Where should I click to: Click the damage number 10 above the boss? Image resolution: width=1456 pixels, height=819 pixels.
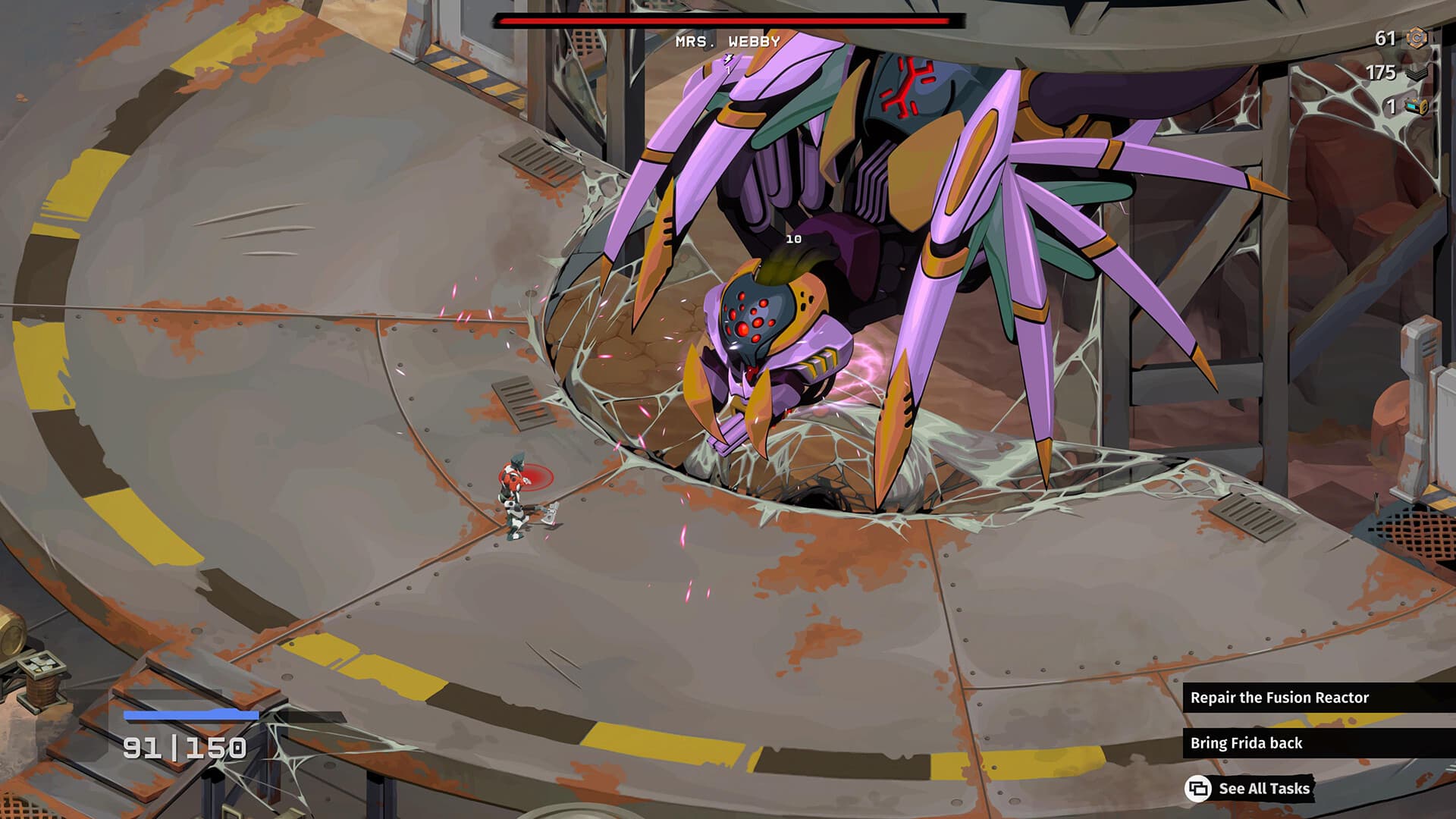[x=793, y=239]
